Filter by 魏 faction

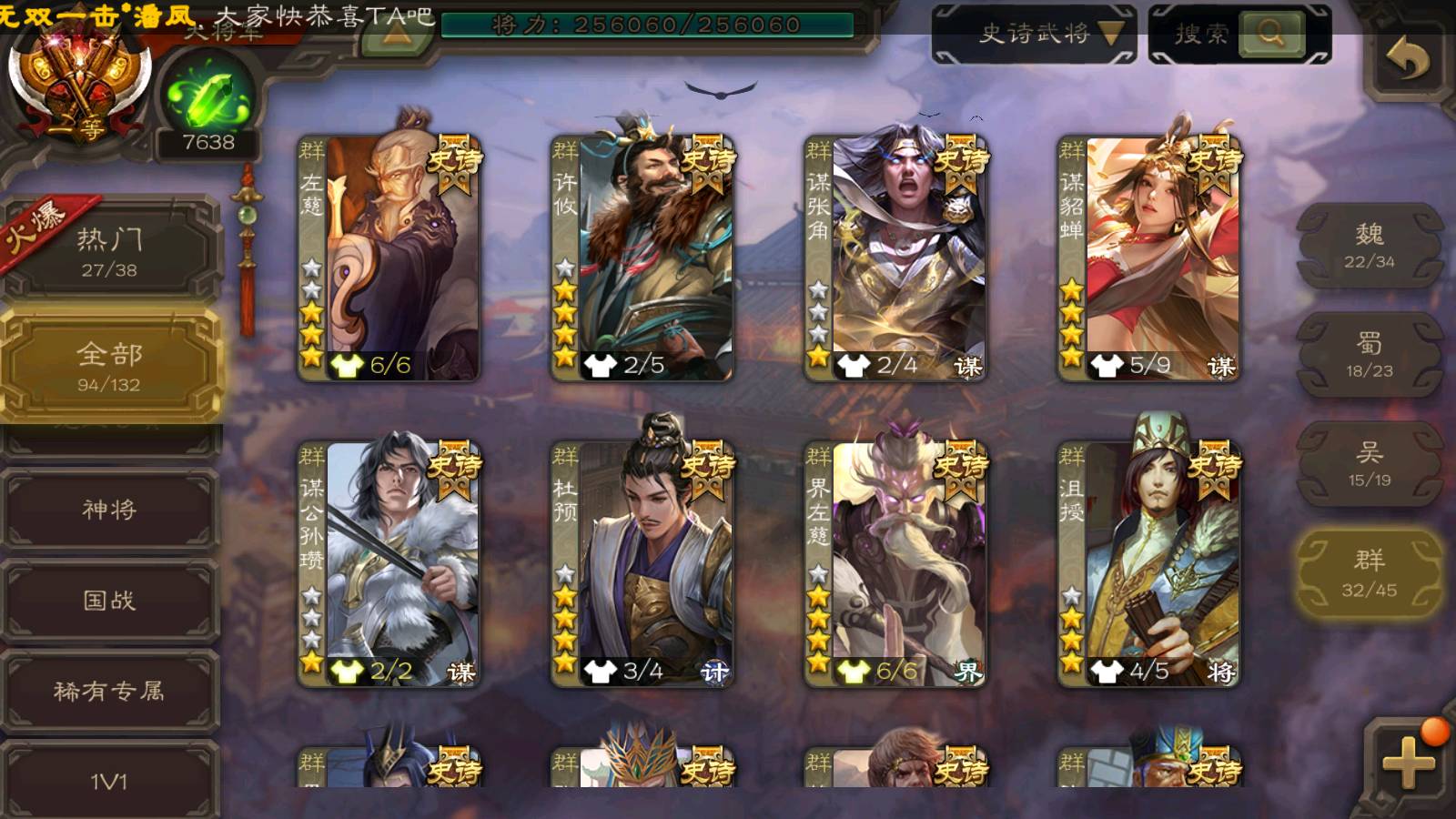pyautogui.click(x=1369, y=246)
